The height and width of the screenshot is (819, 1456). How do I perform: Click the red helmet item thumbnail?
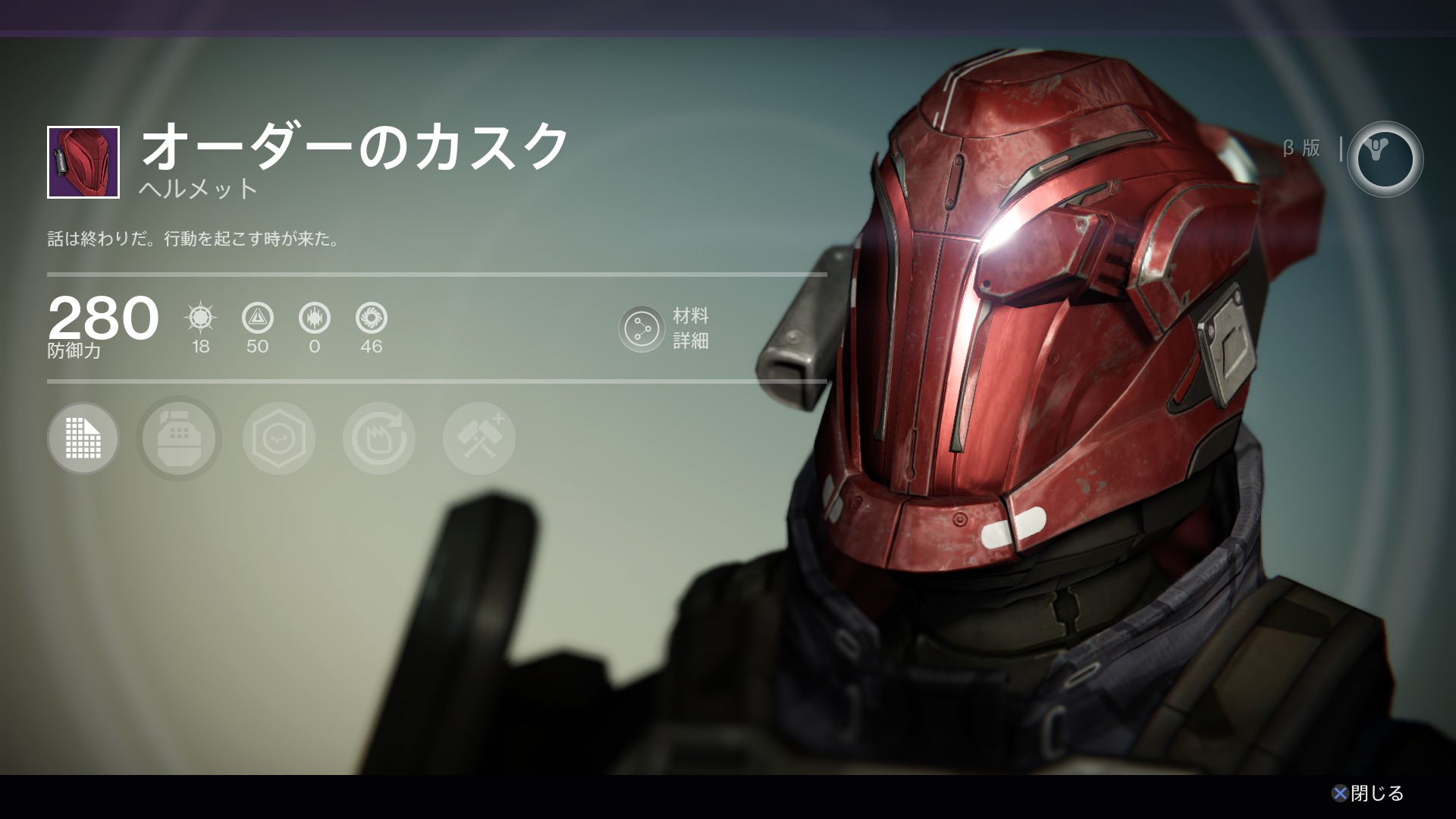pyautogui.click(x=83, y=162)
